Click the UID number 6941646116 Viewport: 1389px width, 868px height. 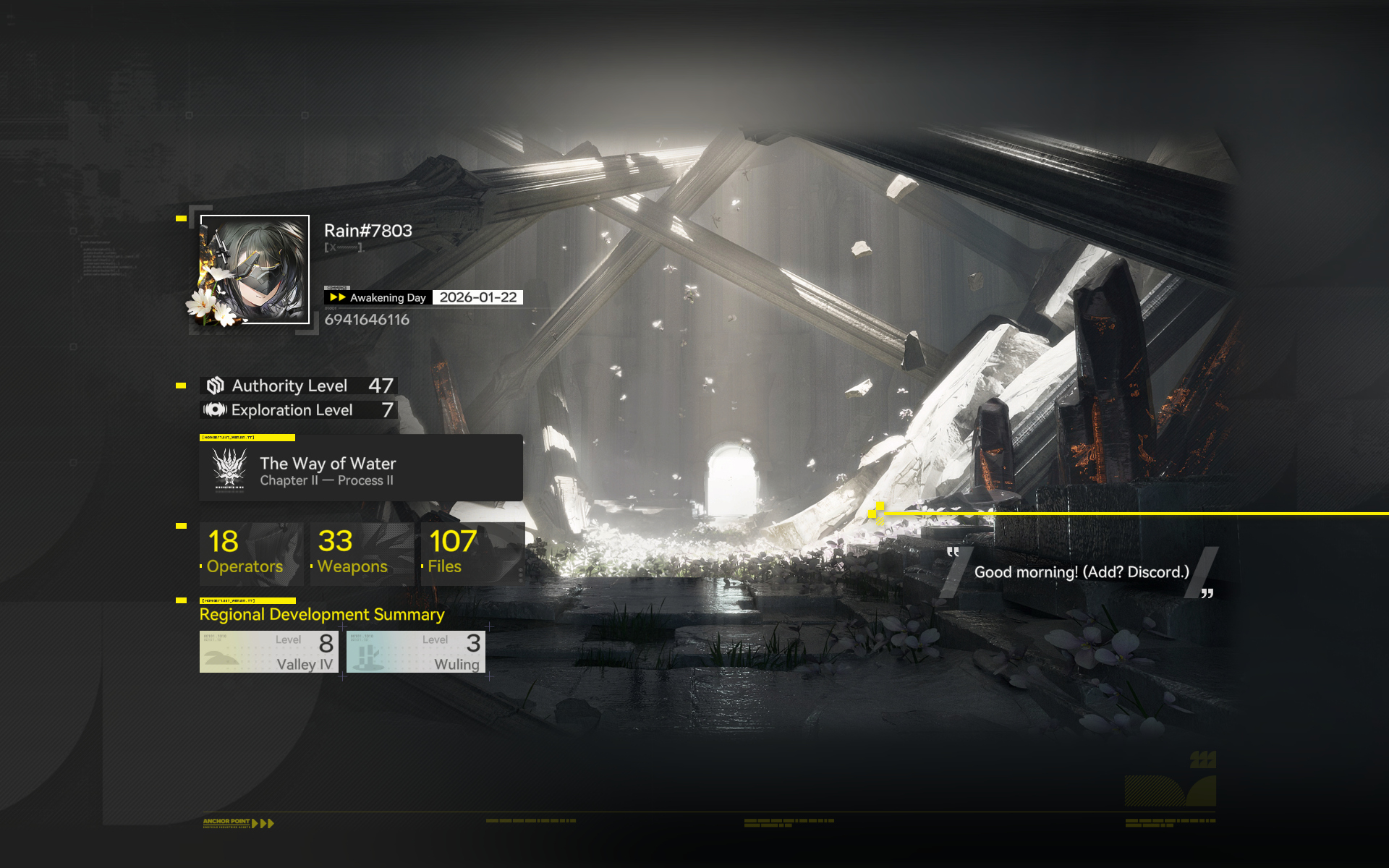click(x=367, y=320)
